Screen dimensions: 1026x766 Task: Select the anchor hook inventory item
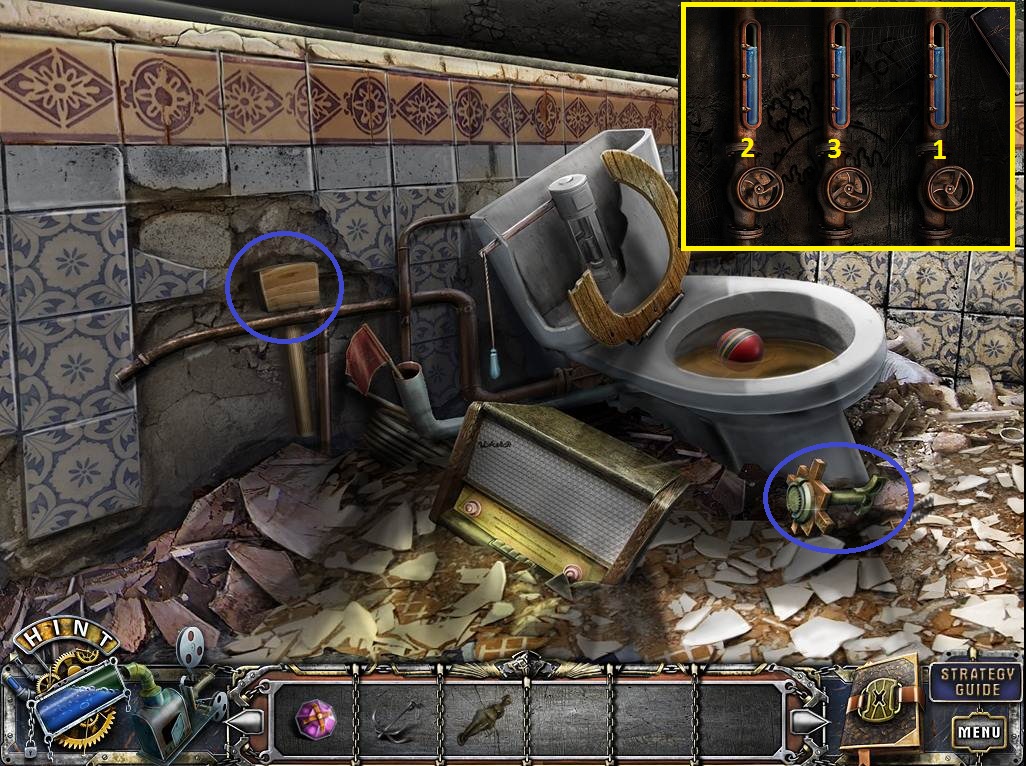pyautogui.click(x=395, y=718)
